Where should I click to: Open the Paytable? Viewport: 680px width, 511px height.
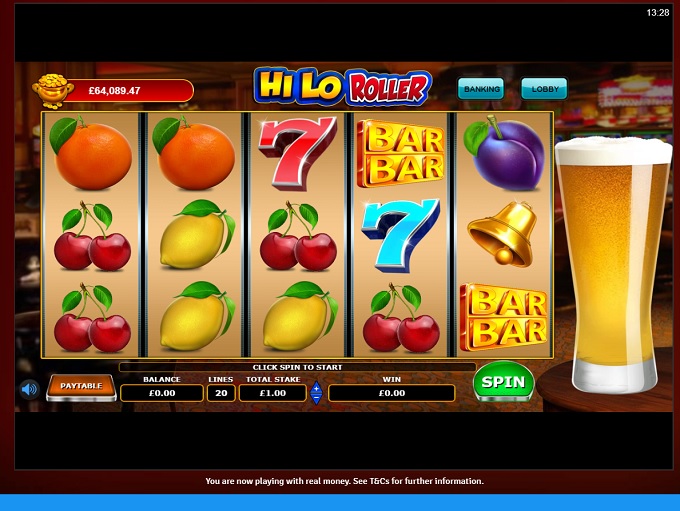click(80, 386)
